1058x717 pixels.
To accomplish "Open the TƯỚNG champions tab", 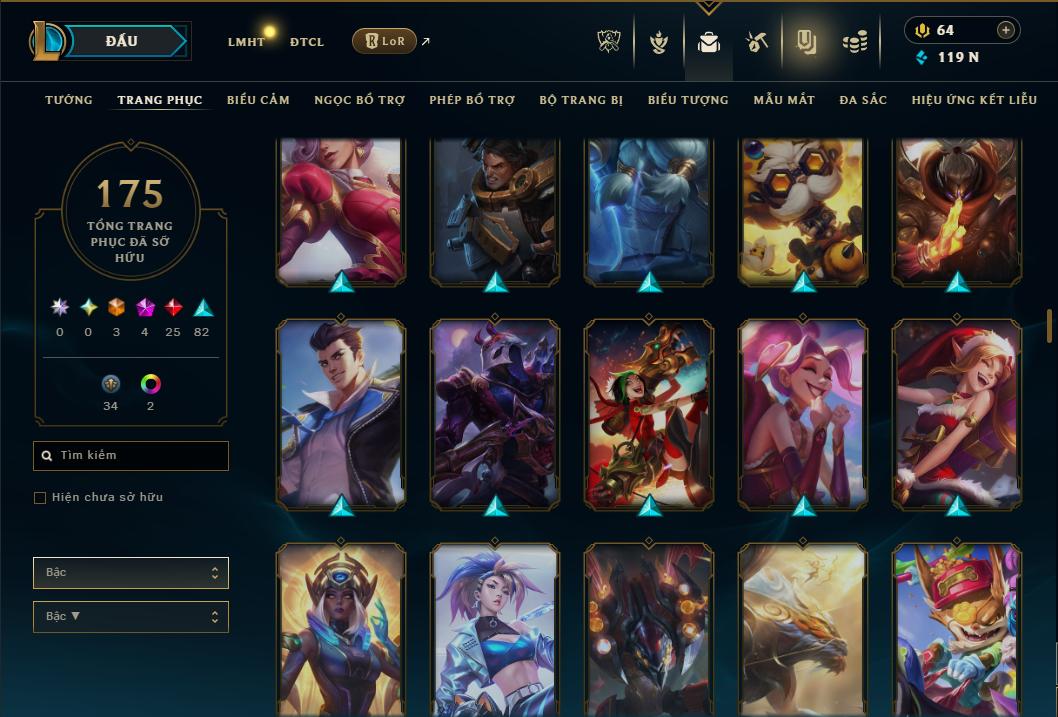I will 69,100.
